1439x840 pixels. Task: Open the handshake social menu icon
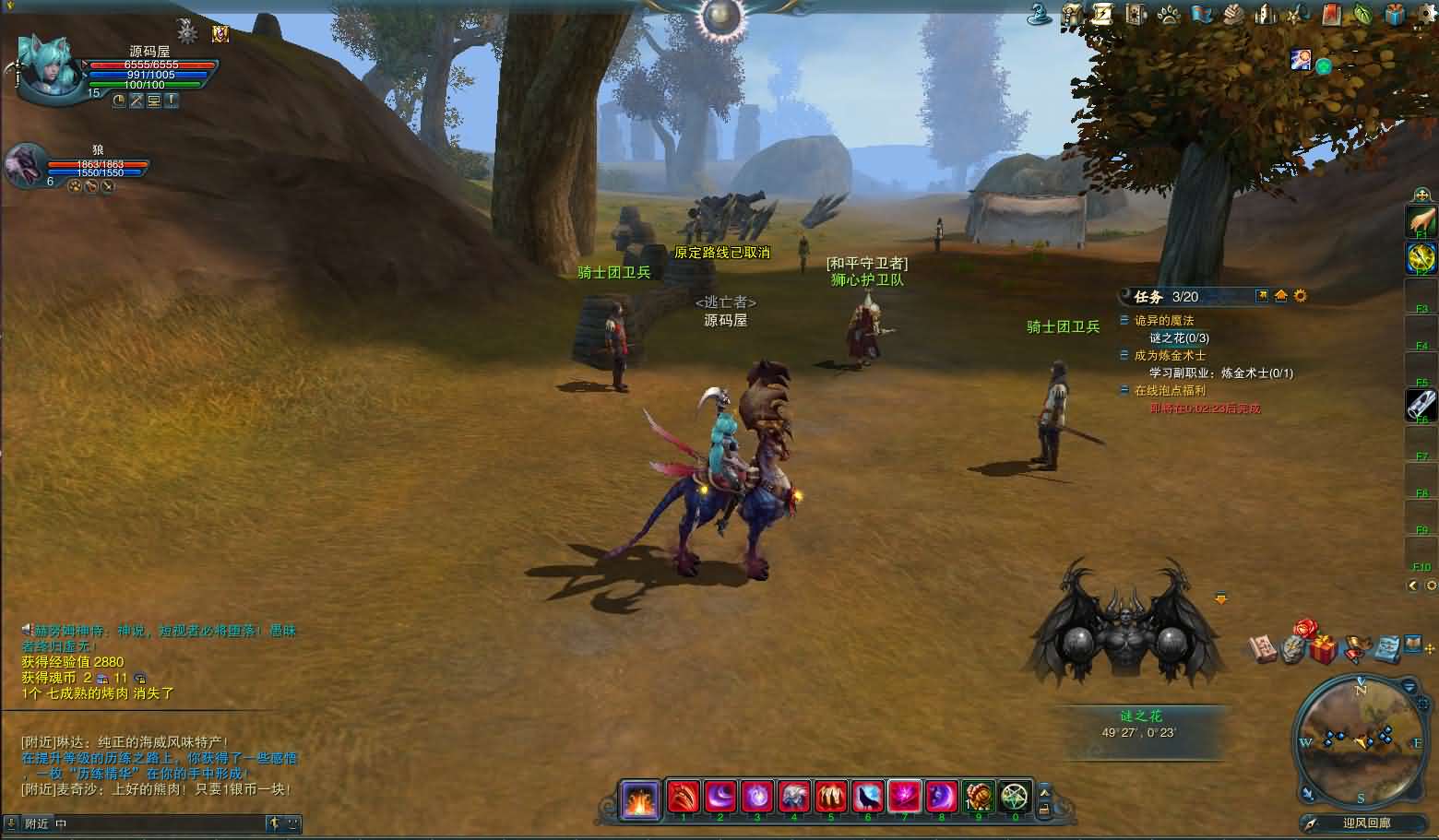click(x=1234, y=14)
